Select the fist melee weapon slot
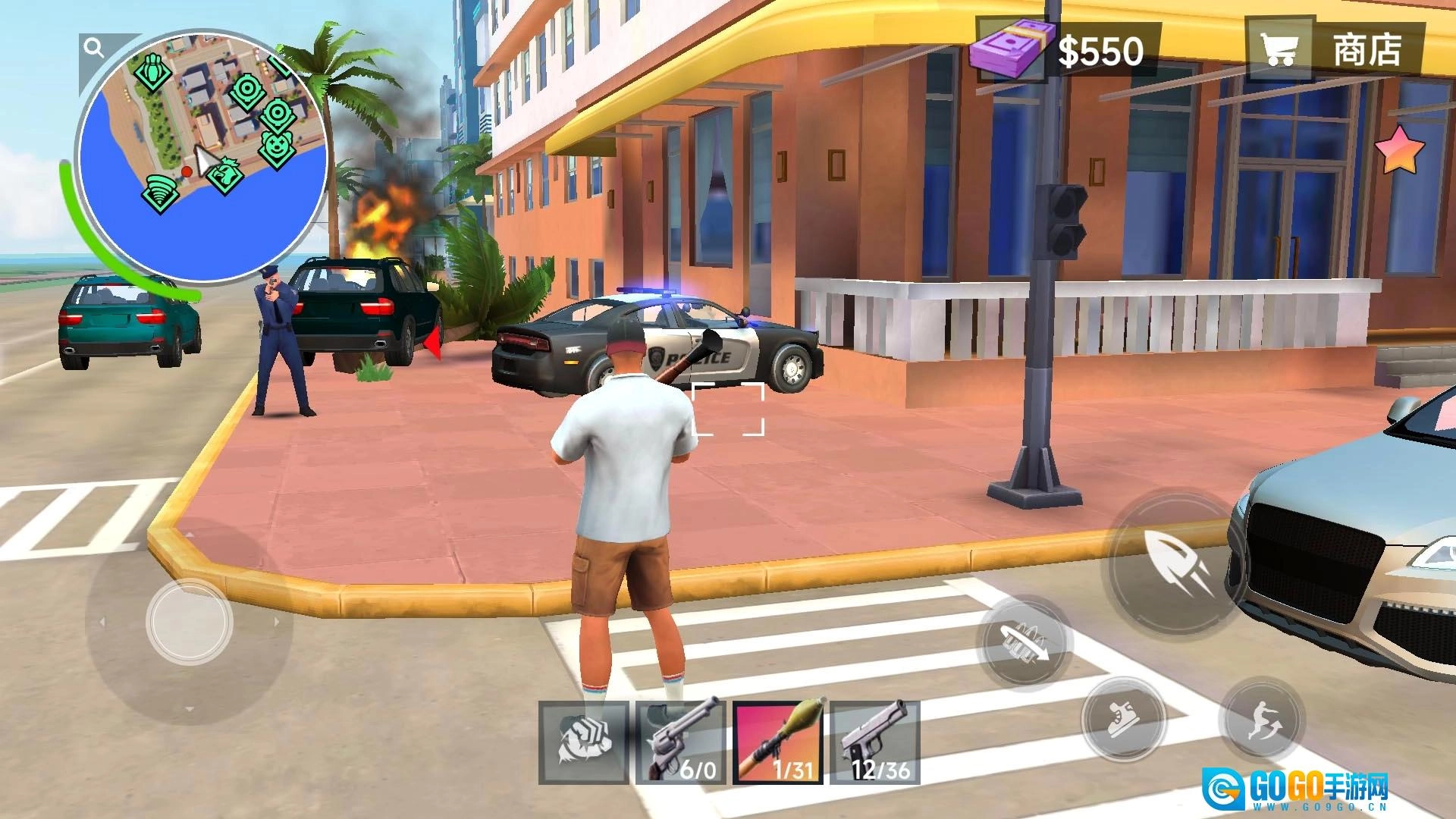 (x=584, y=742)
